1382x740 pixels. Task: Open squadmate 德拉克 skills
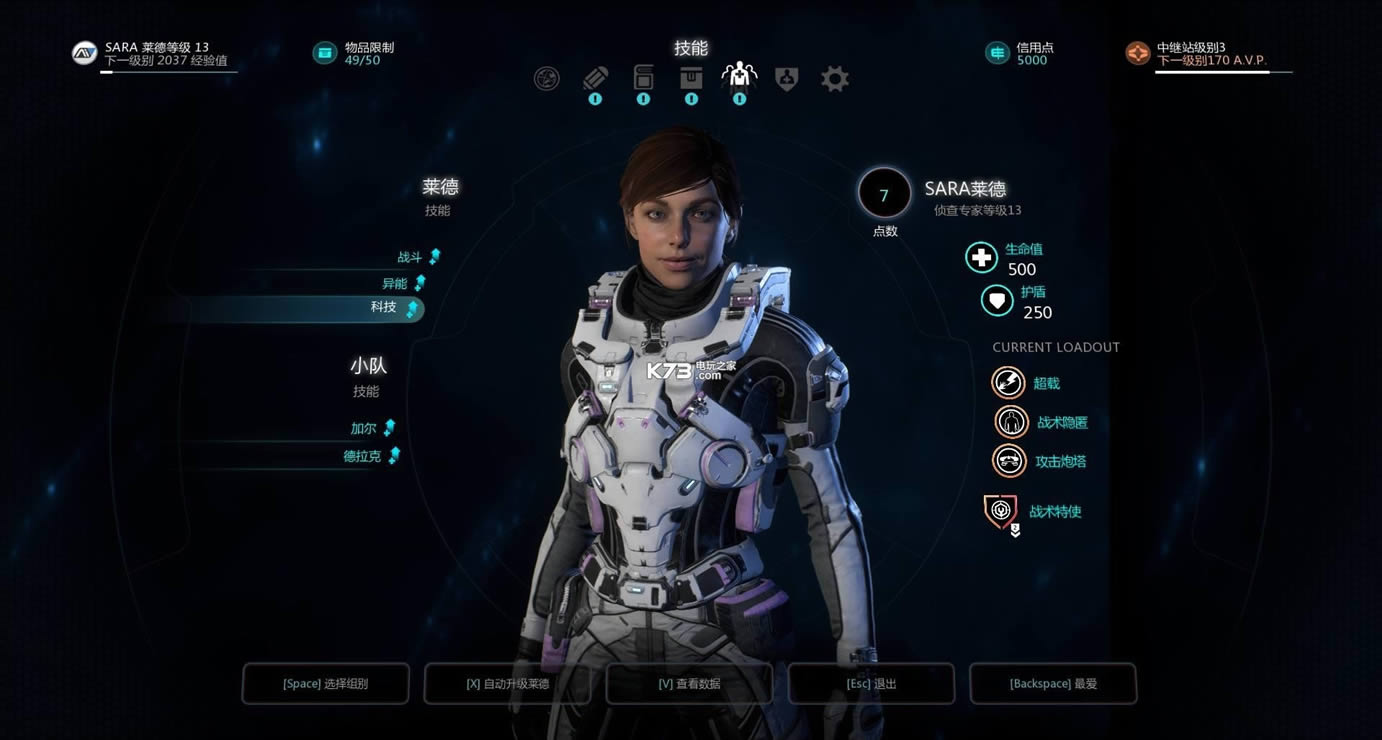[x=362, y=456]
